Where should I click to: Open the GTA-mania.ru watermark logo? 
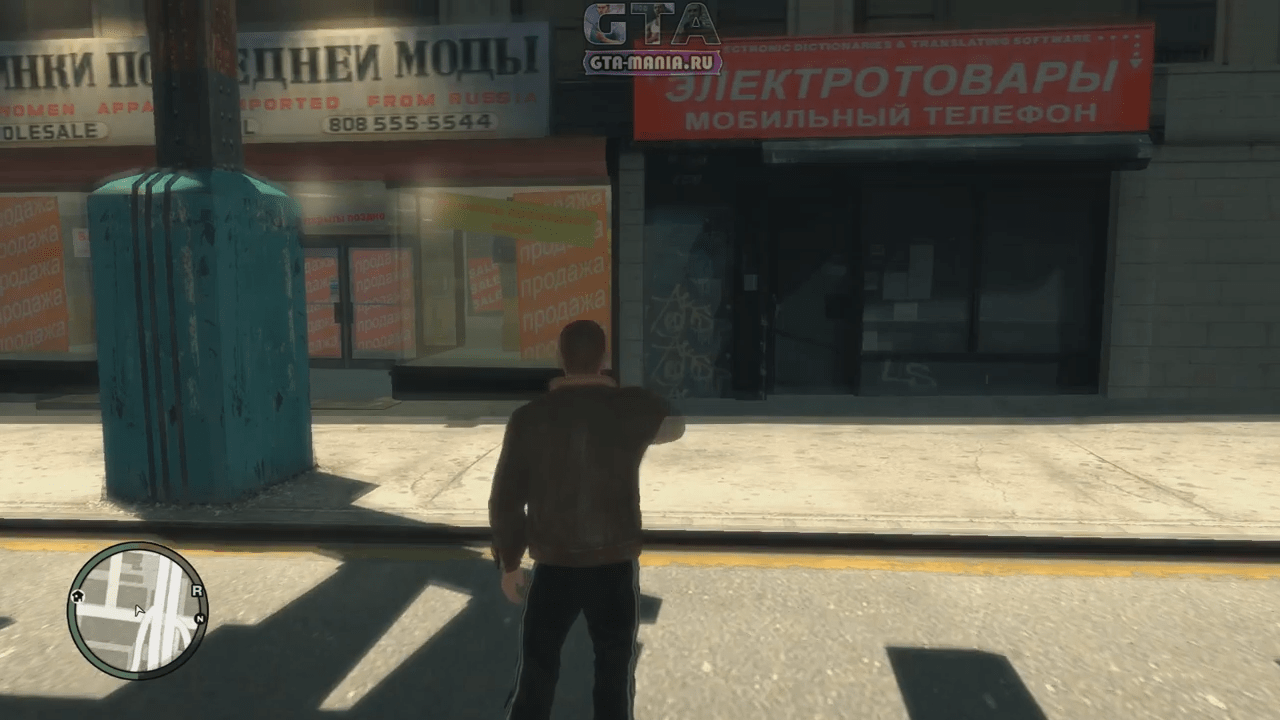652,39
